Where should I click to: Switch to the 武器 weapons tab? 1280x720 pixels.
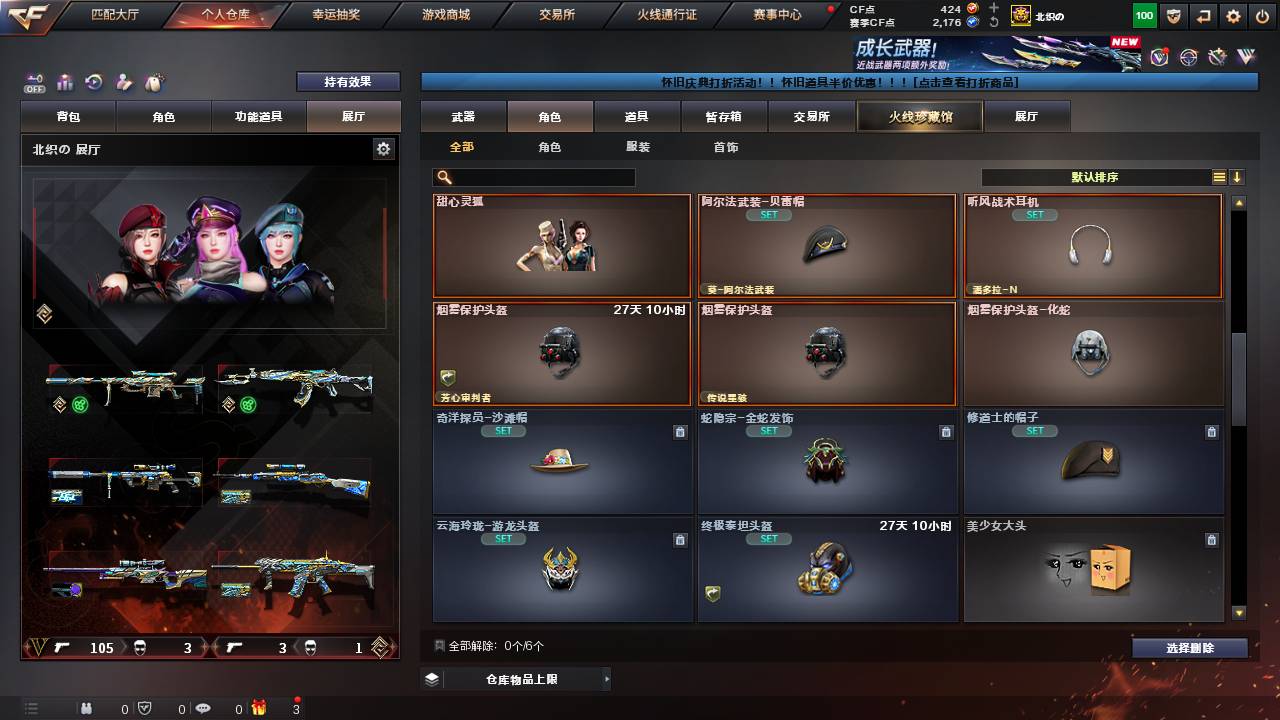coord(463,117)
